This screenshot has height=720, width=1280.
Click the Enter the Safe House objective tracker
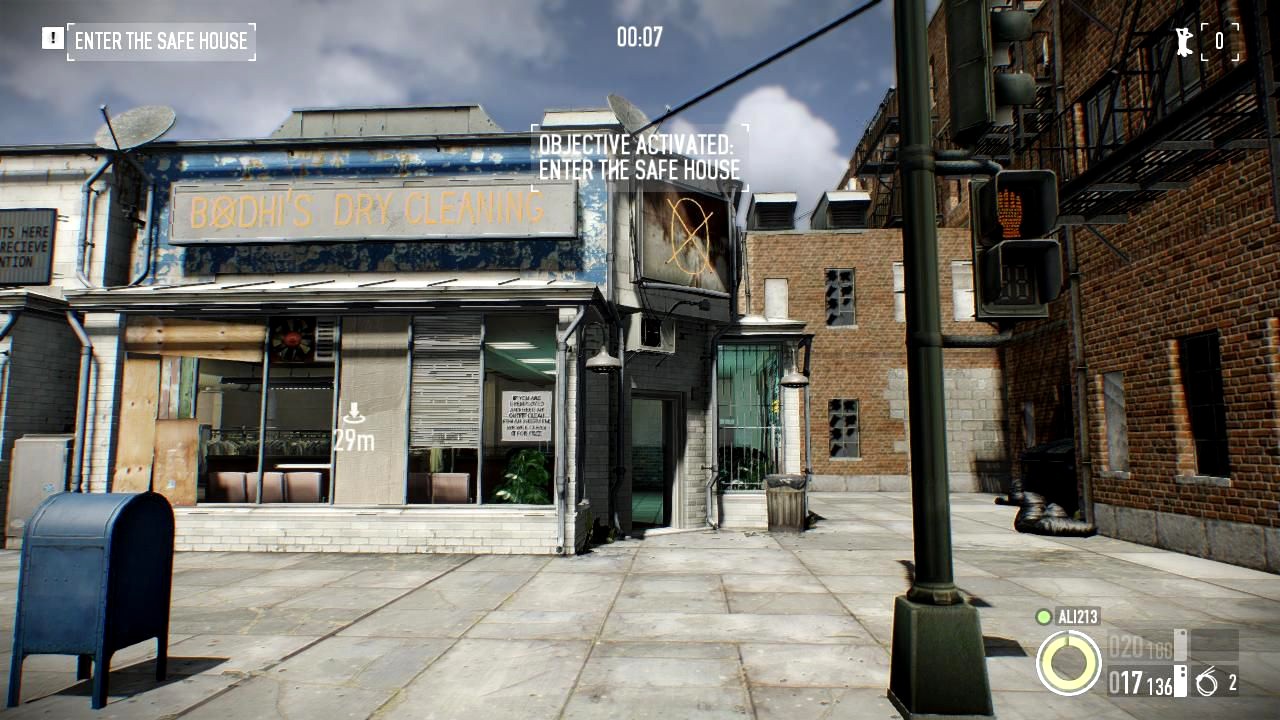(161, 41)
